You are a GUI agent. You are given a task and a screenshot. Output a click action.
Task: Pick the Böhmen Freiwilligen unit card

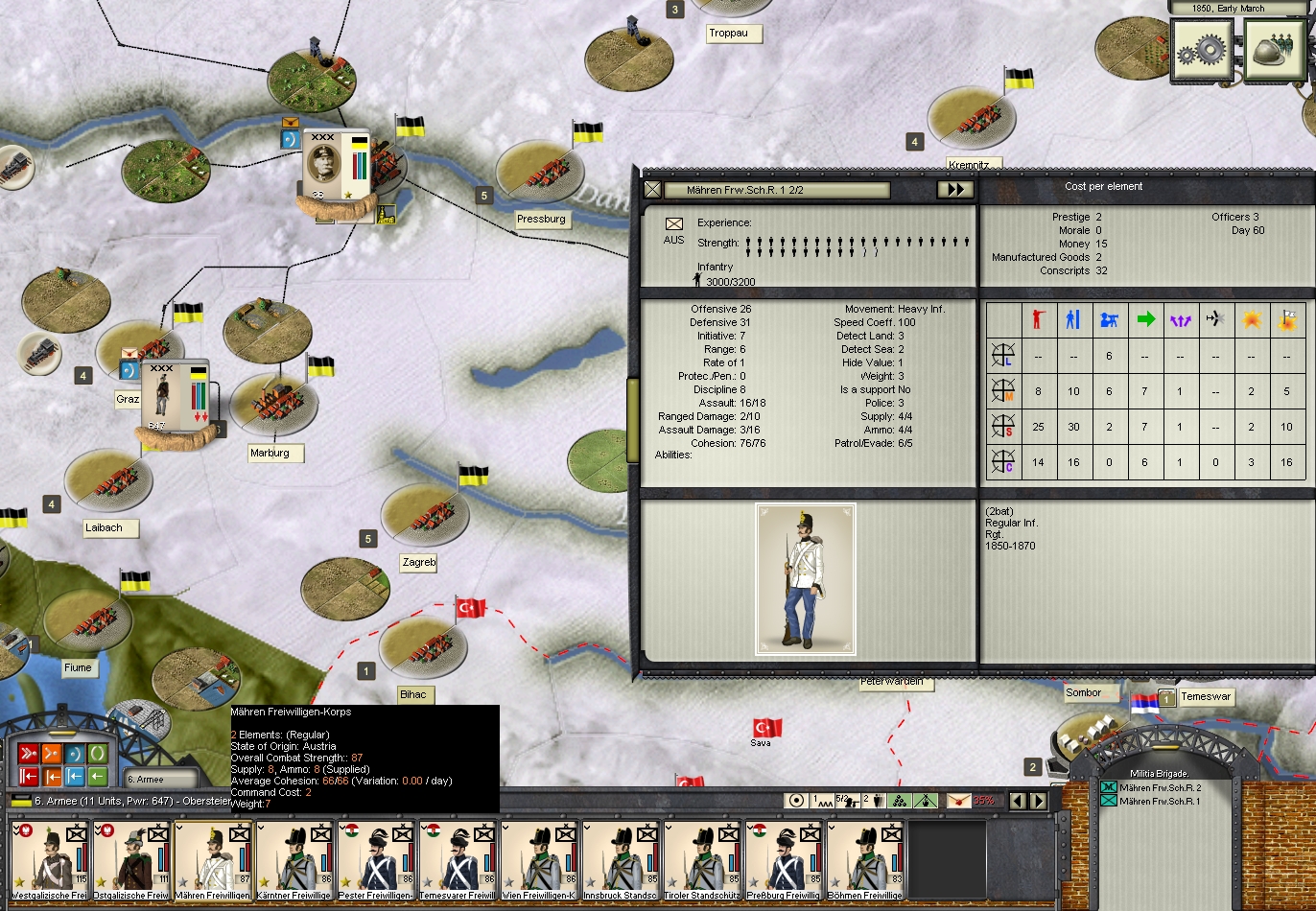pyautogui.click(x=865, y=859)
